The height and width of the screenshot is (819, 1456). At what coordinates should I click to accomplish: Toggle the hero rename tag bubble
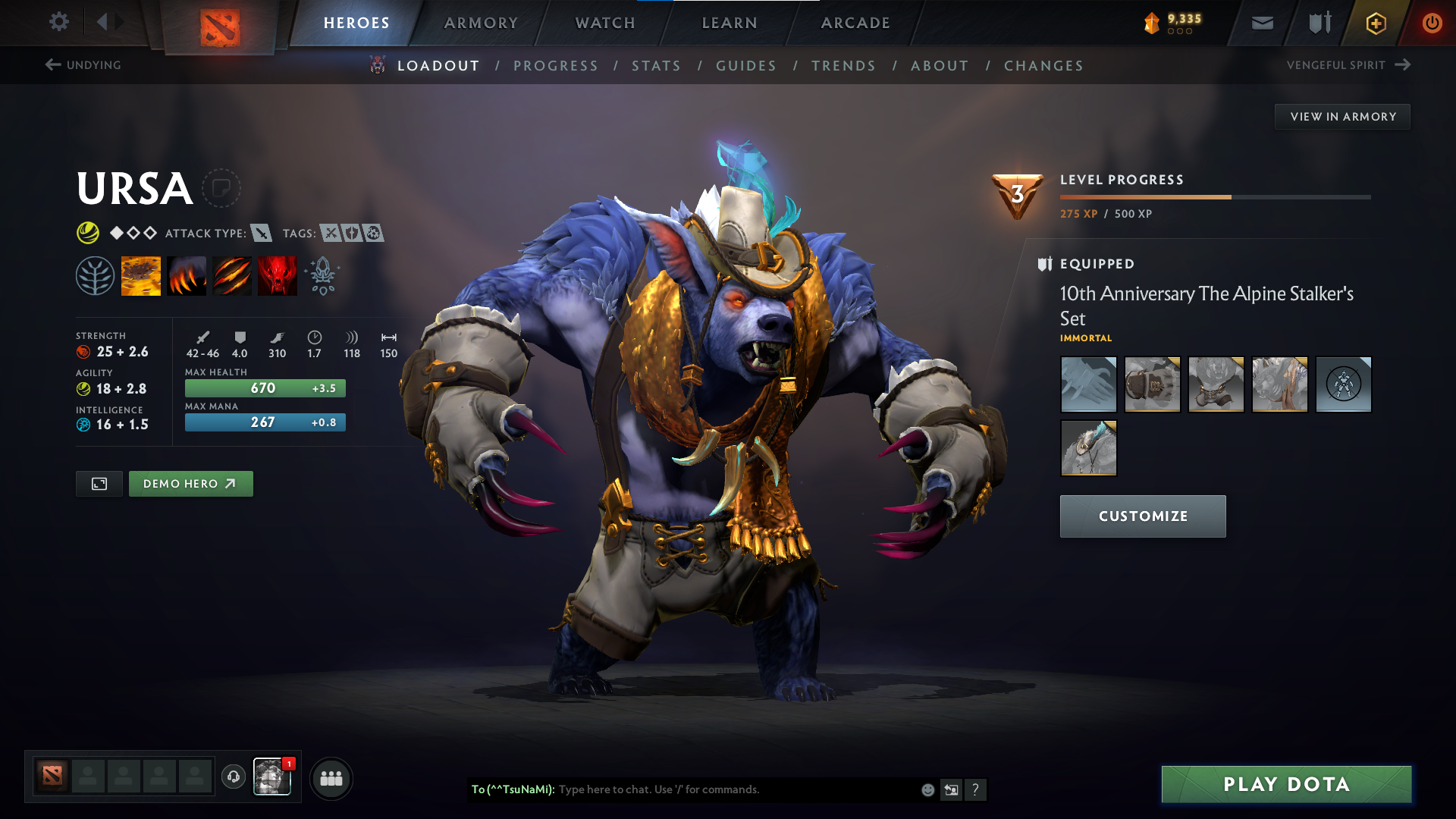(x=221, y=188)
